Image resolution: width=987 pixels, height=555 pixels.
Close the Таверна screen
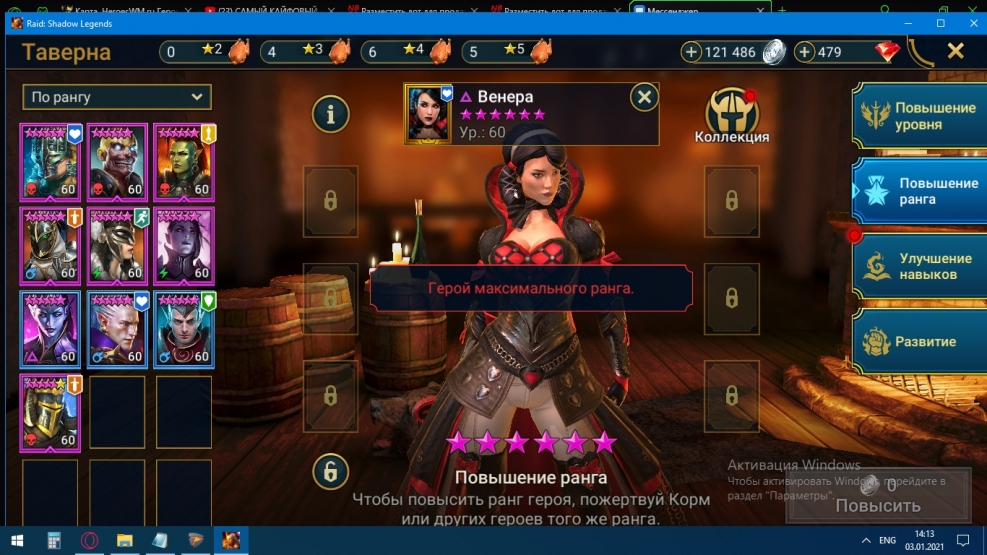(x=955, y=51)
